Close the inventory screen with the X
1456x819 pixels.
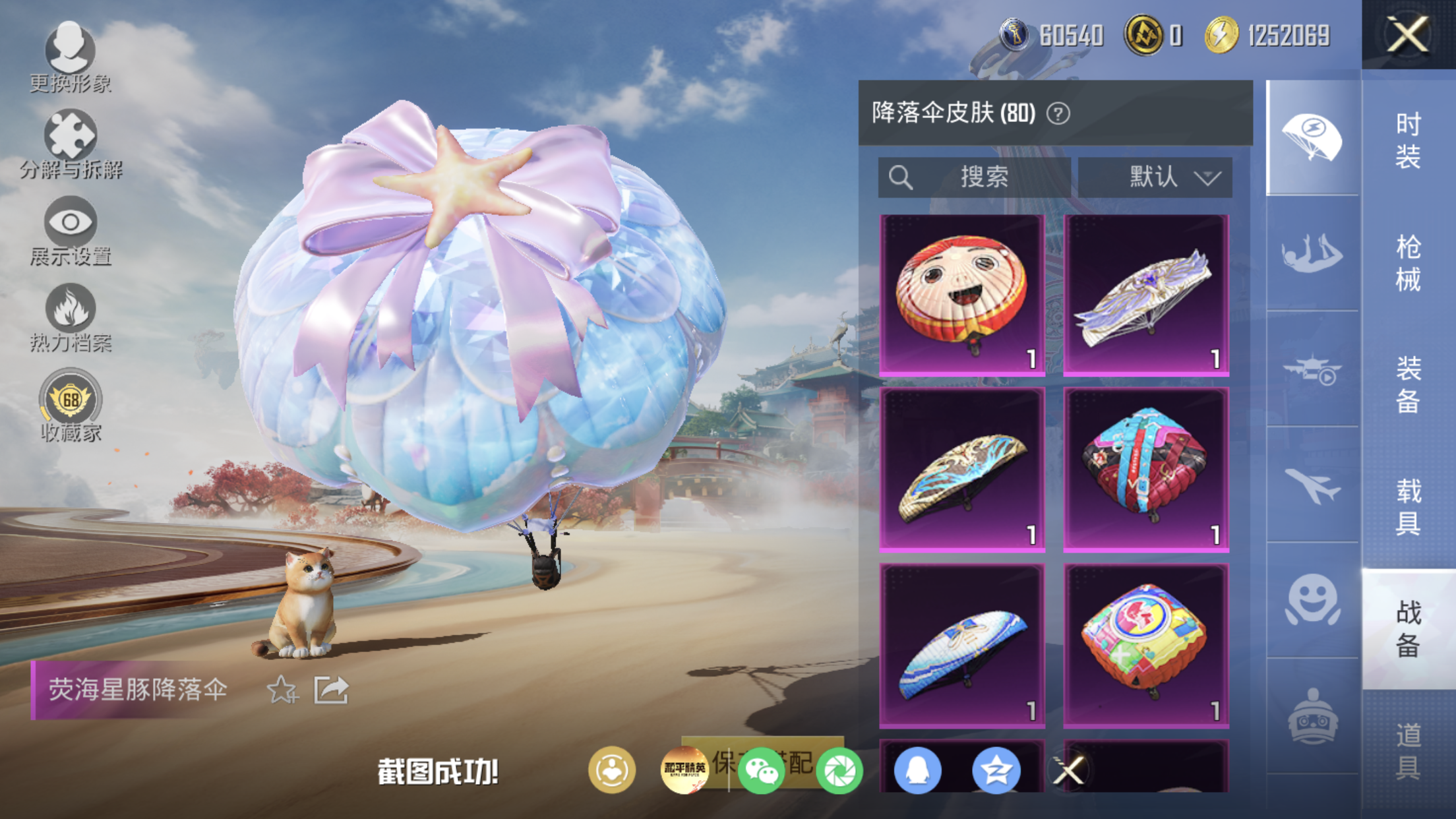click(x=1408, y=34)
